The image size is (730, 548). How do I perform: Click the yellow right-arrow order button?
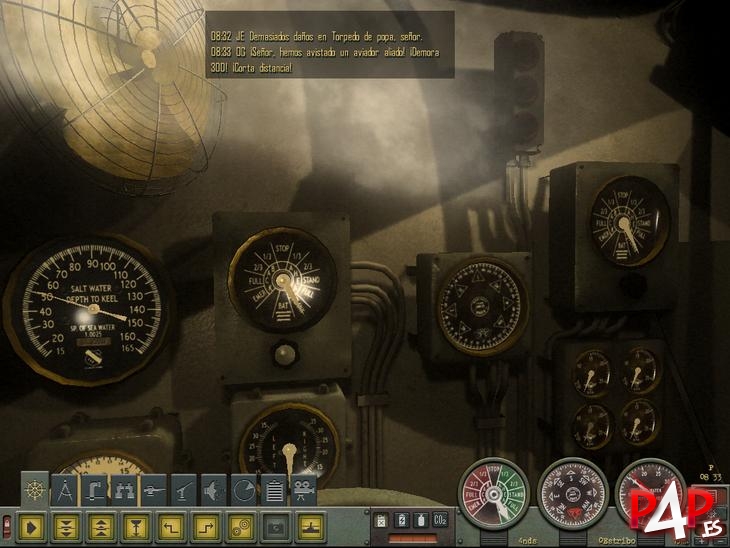click(x=33, y=523)
